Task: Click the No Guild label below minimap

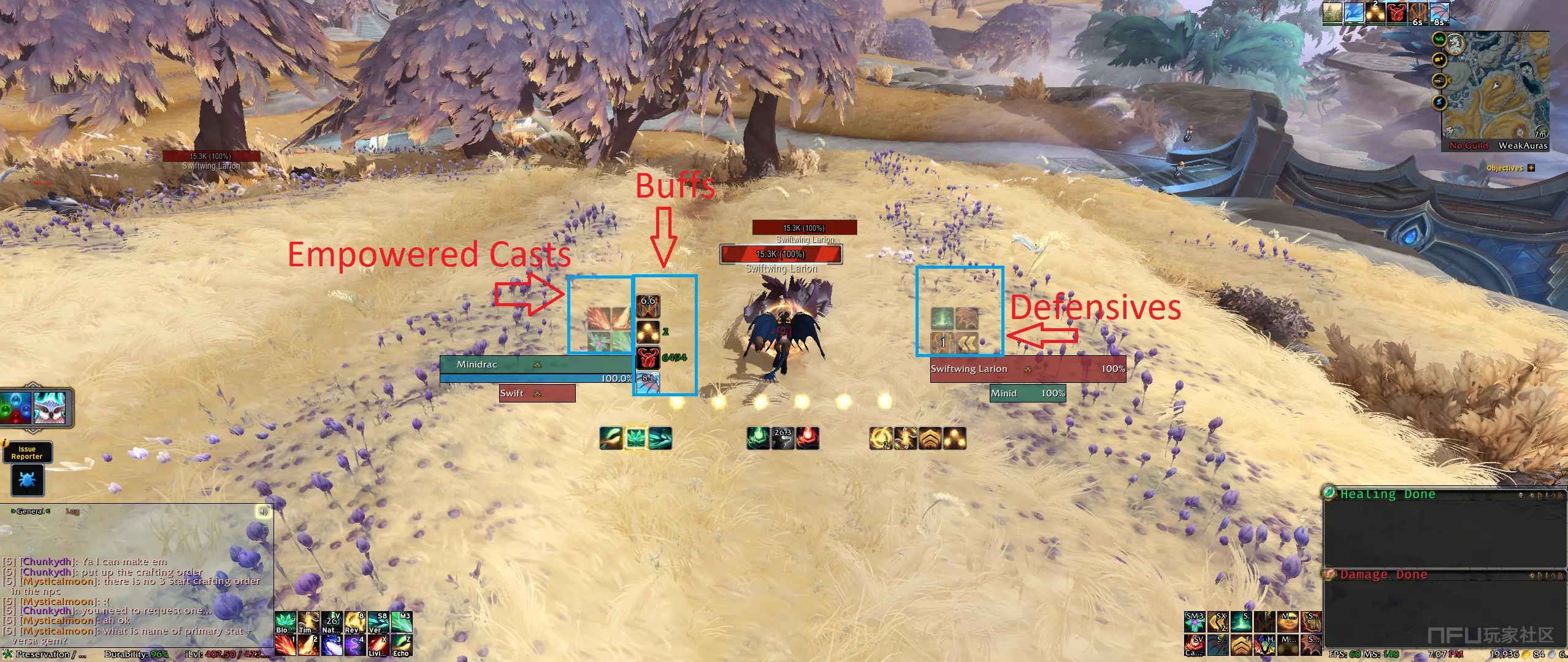Action: point(1468,146)
